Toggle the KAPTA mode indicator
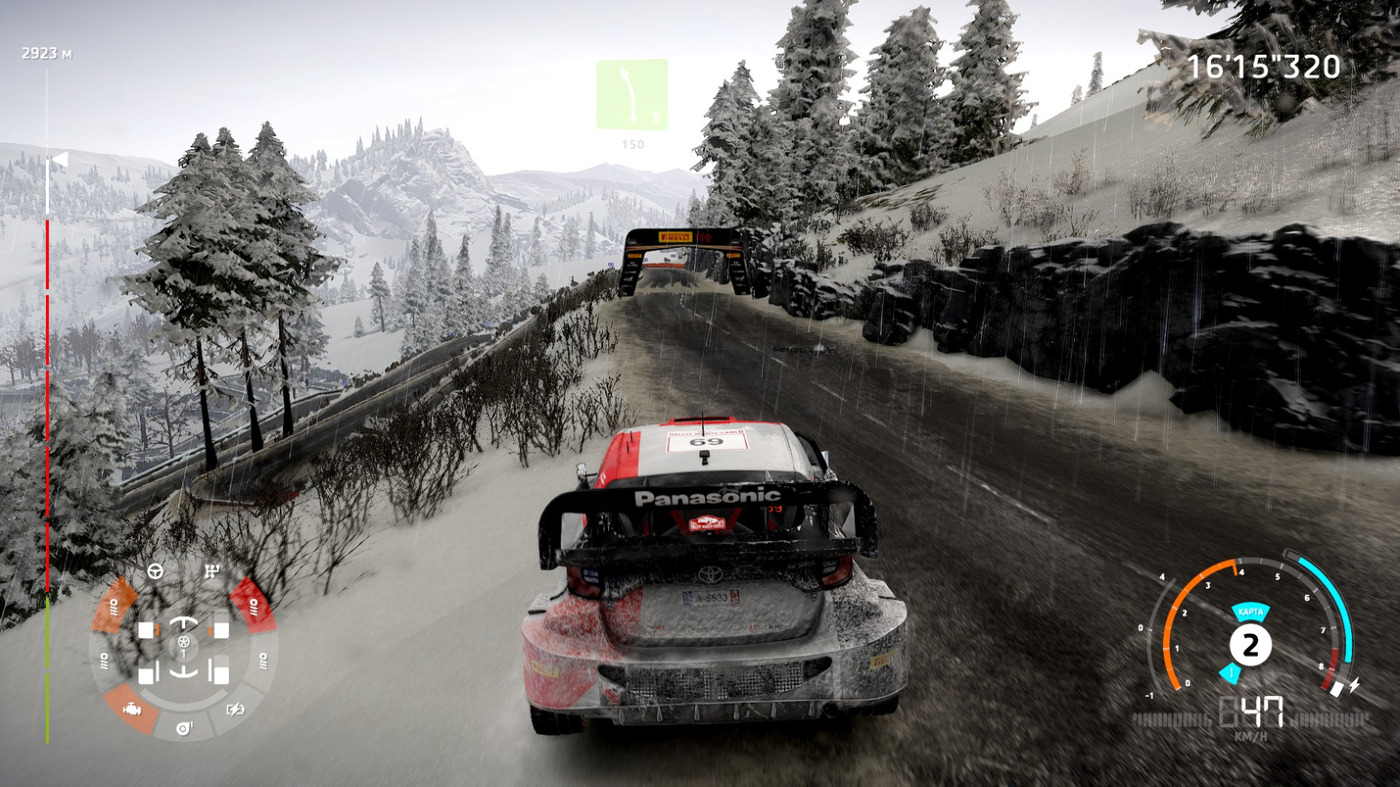The image size is (1400, 787). [1250, 611]
